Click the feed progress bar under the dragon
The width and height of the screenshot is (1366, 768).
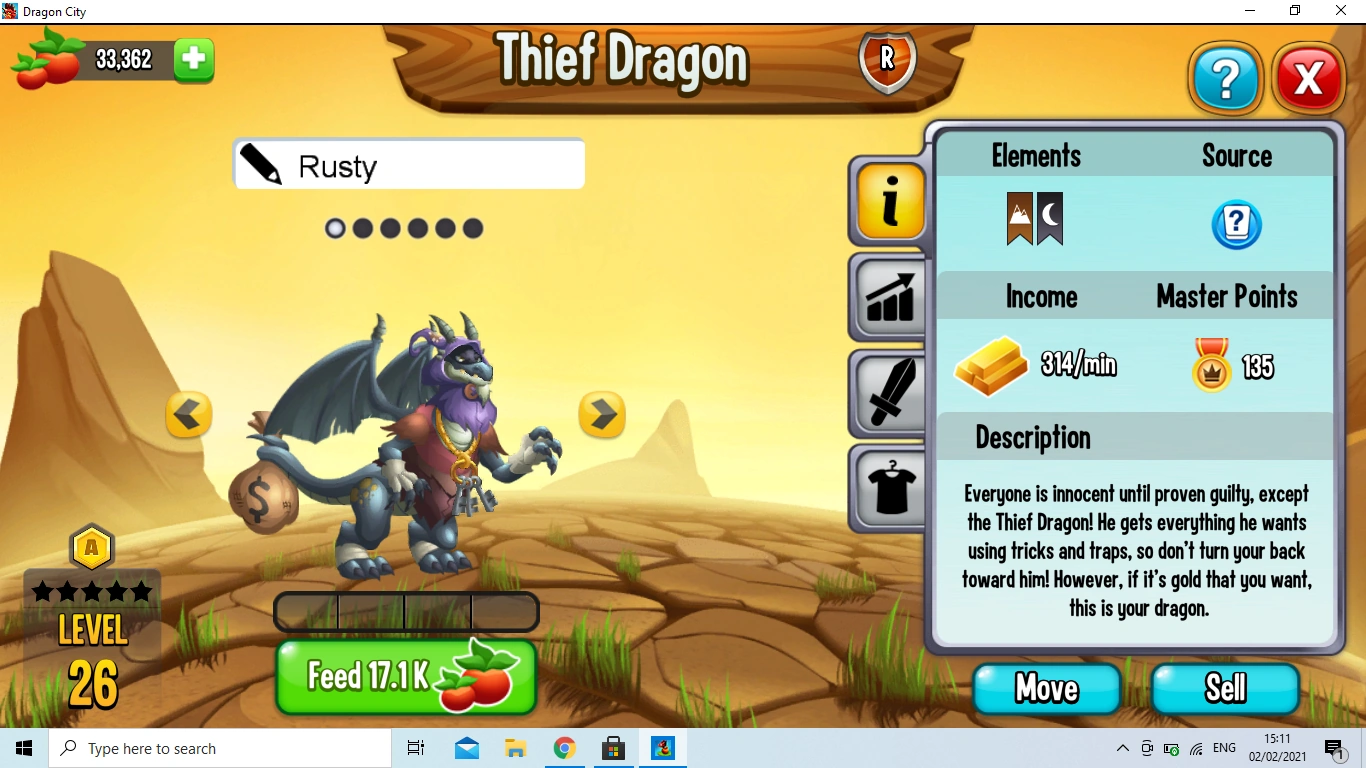tap(406, 611)
